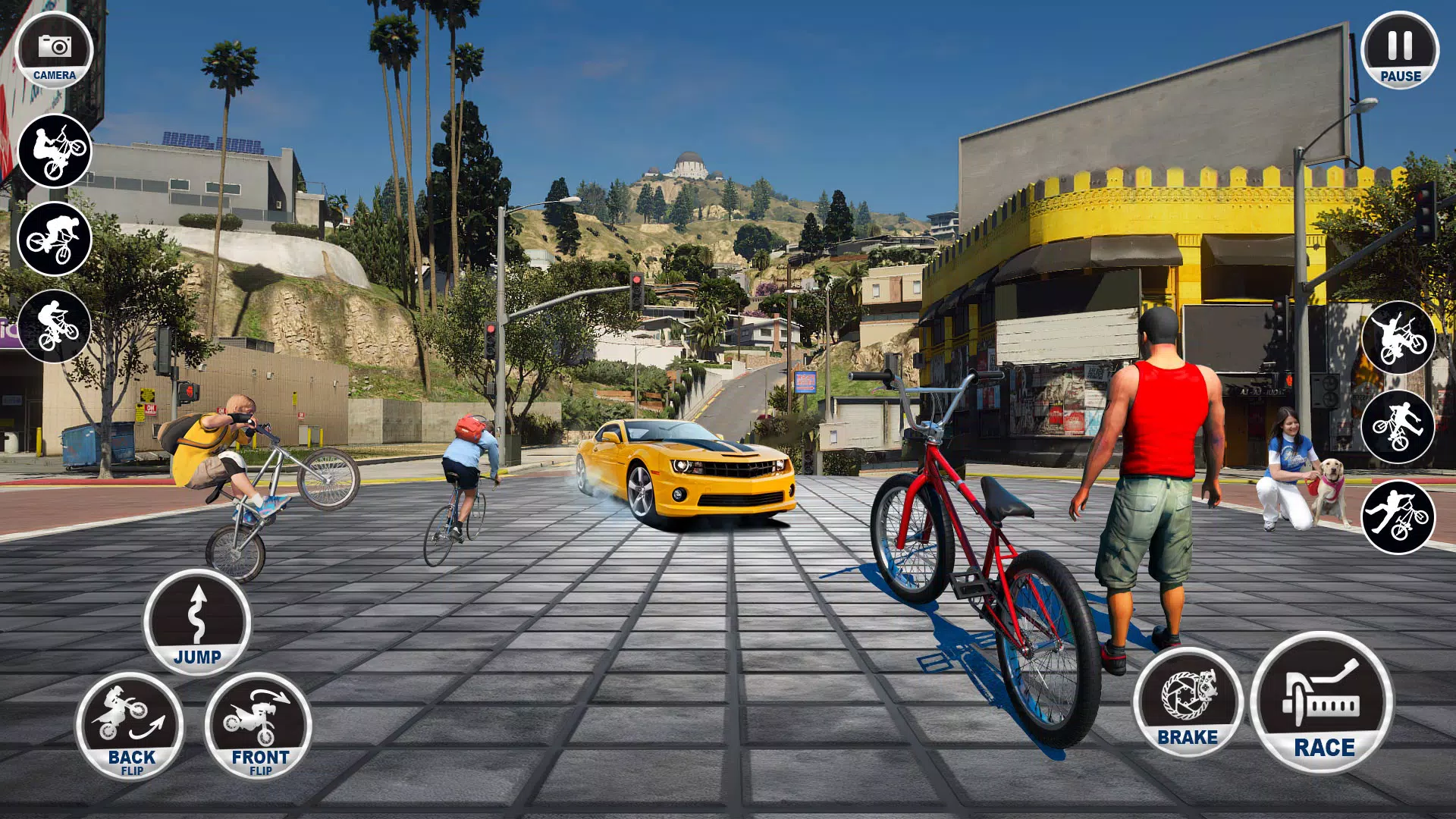This screenshot has height=819, width=1456.
Task: Tap the Jump button
Action: tap(197, 622)
